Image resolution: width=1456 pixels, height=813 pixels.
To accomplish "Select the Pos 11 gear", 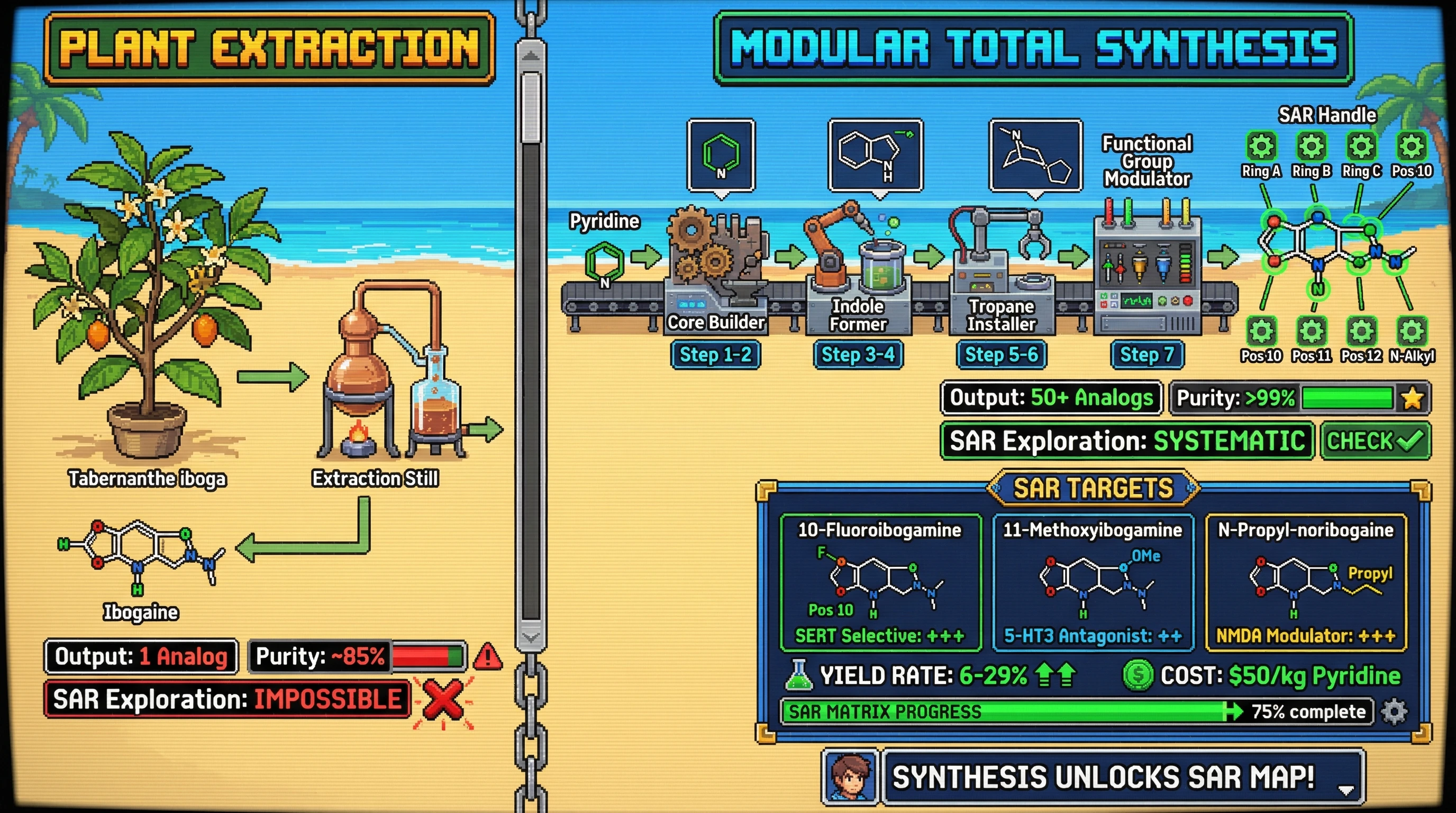I will click(x=1312, y=331).
